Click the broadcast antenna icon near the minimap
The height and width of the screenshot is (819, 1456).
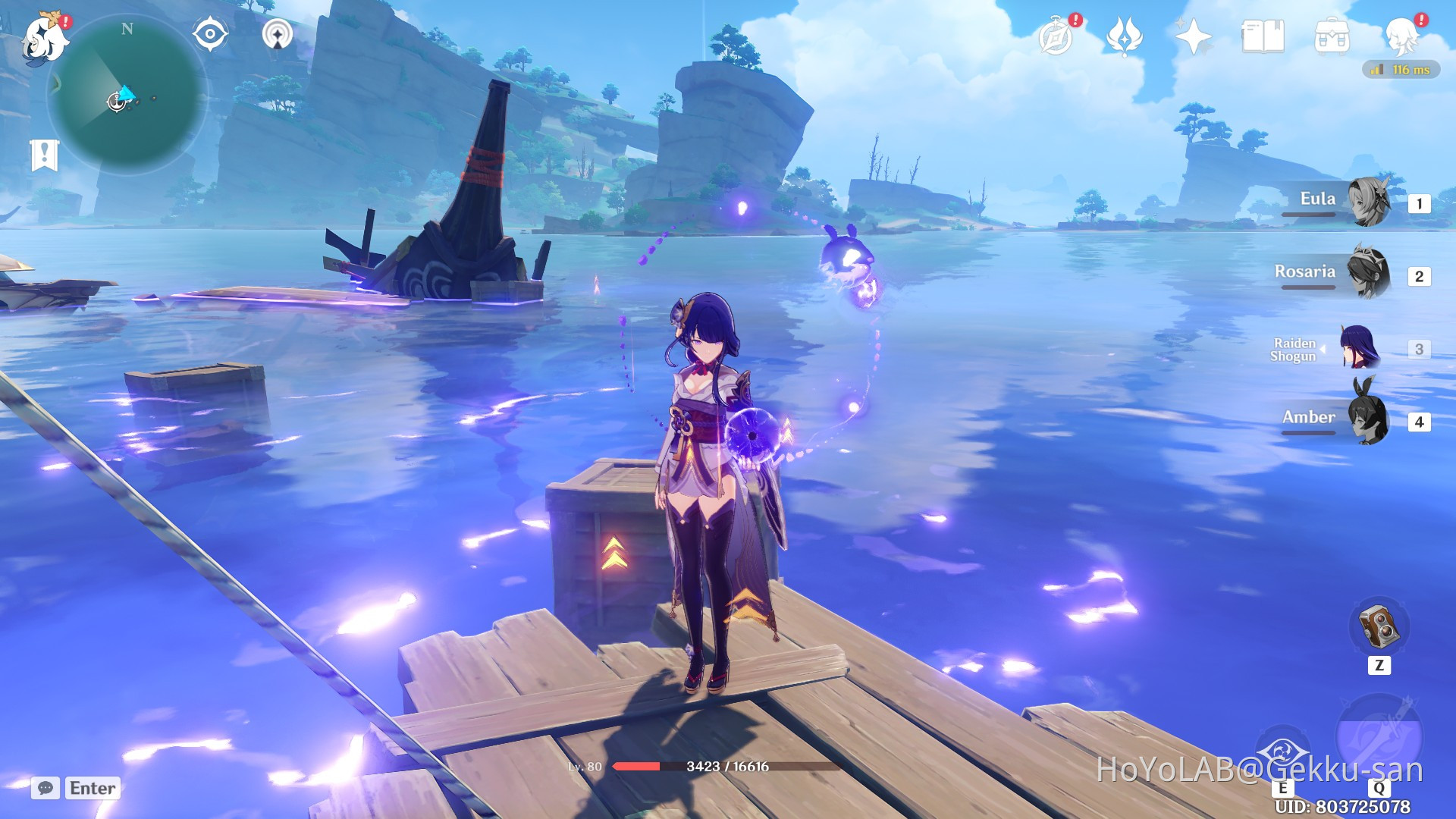point(278,34)
